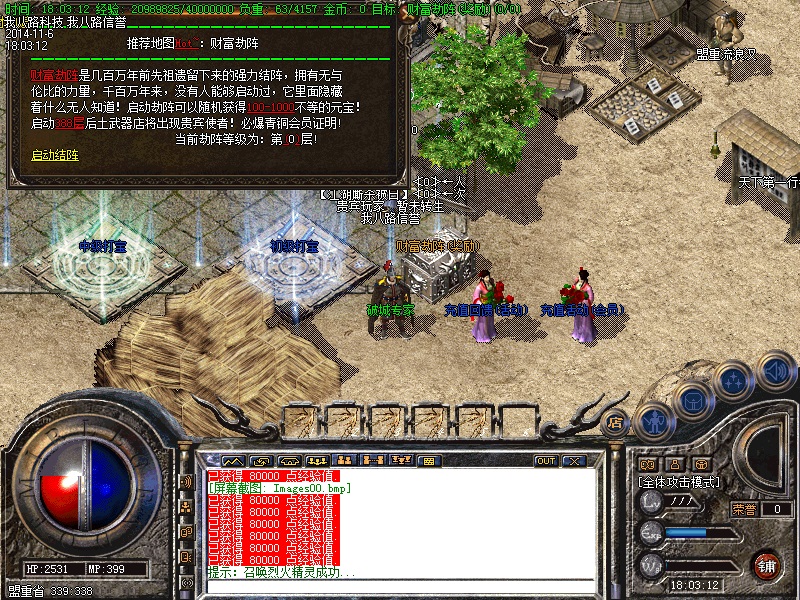Screen dimensions: 800x600
Task: Open the bag inventory icon
Action: (x=692, y=402)
